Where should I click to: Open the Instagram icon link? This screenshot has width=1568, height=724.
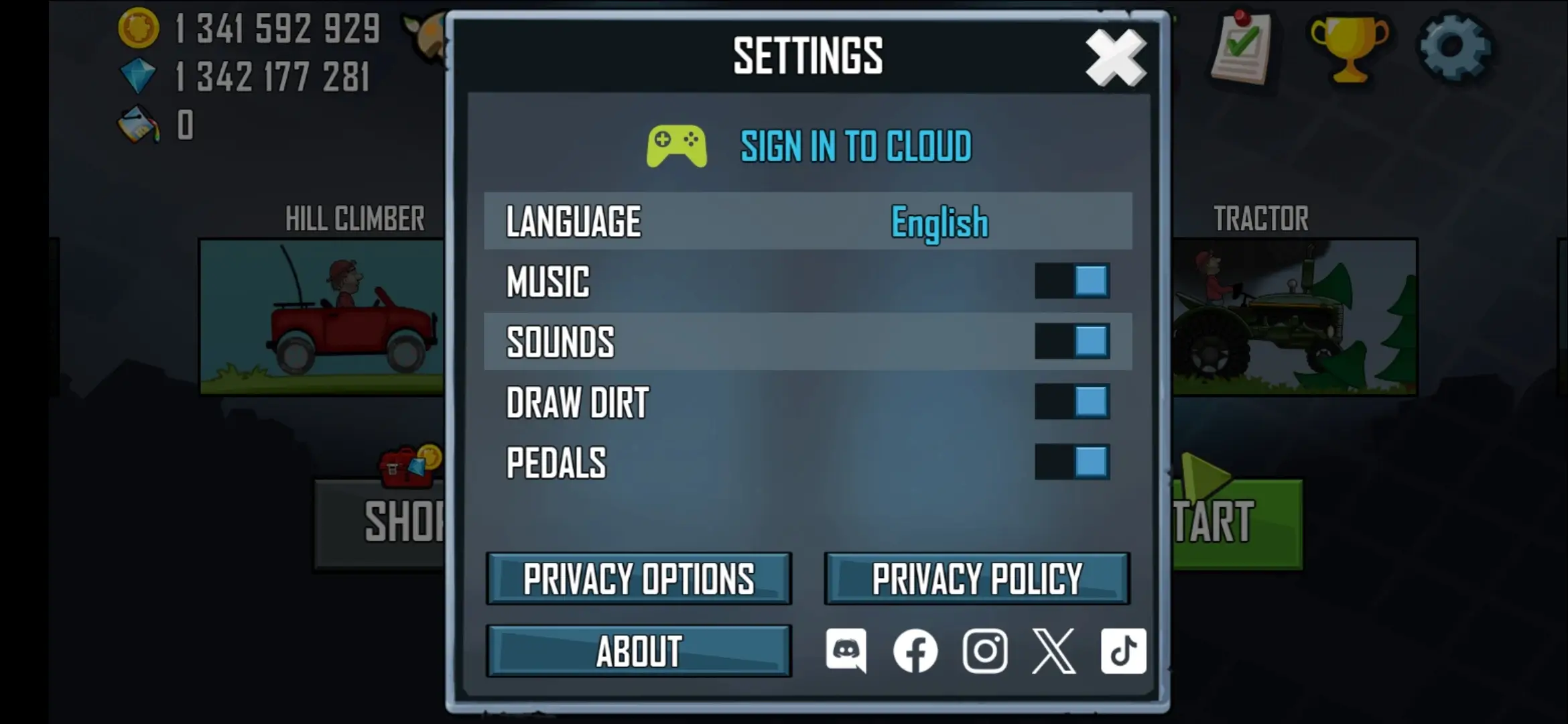coord(984,650)
